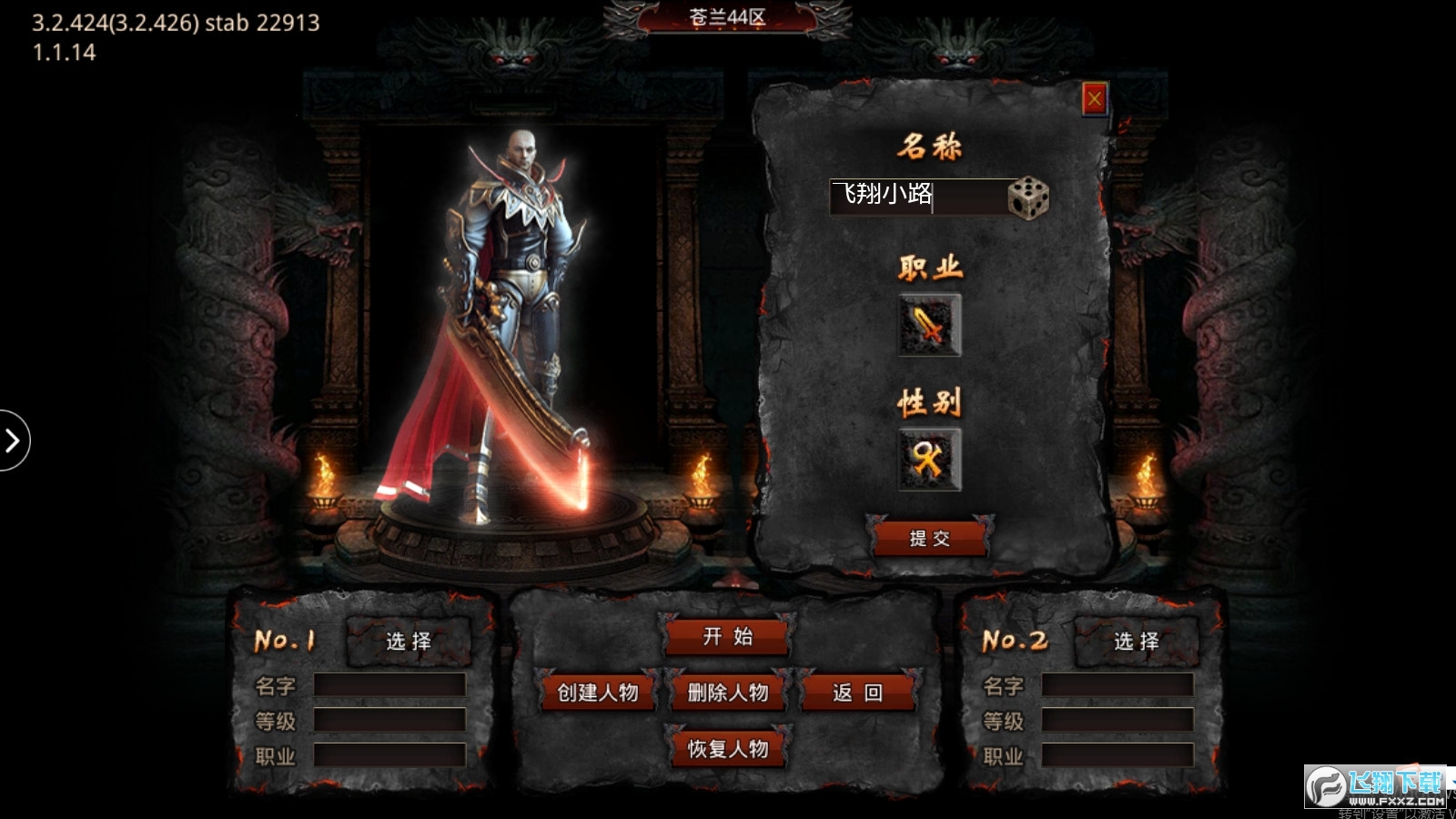Open 创建人物 to create a character
The image size is (1456, 819).
[598, 693]
